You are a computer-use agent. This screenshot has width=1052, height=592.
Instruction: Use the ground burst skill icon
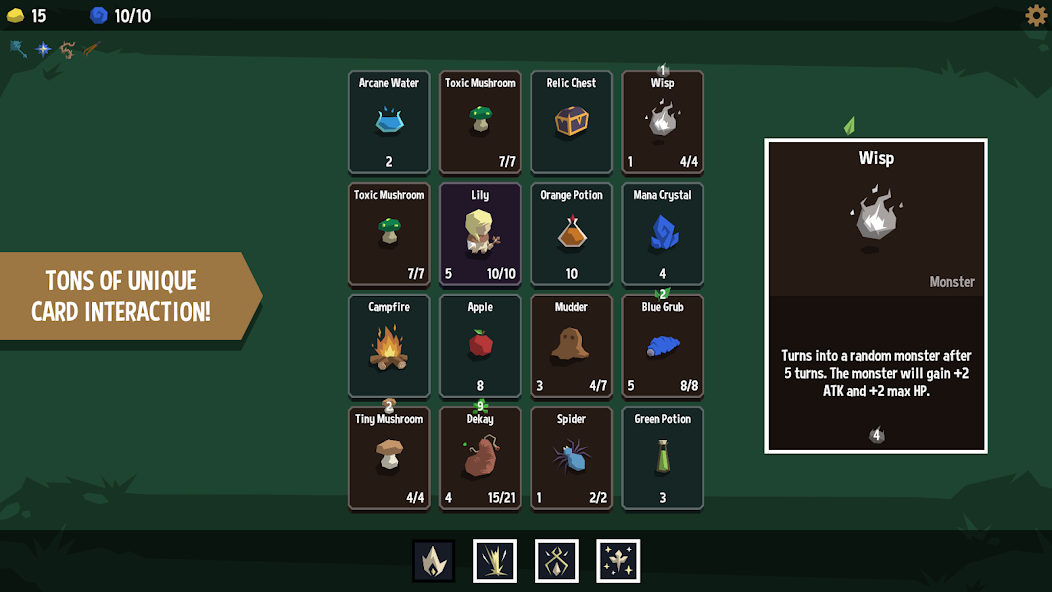coord(495,561)
